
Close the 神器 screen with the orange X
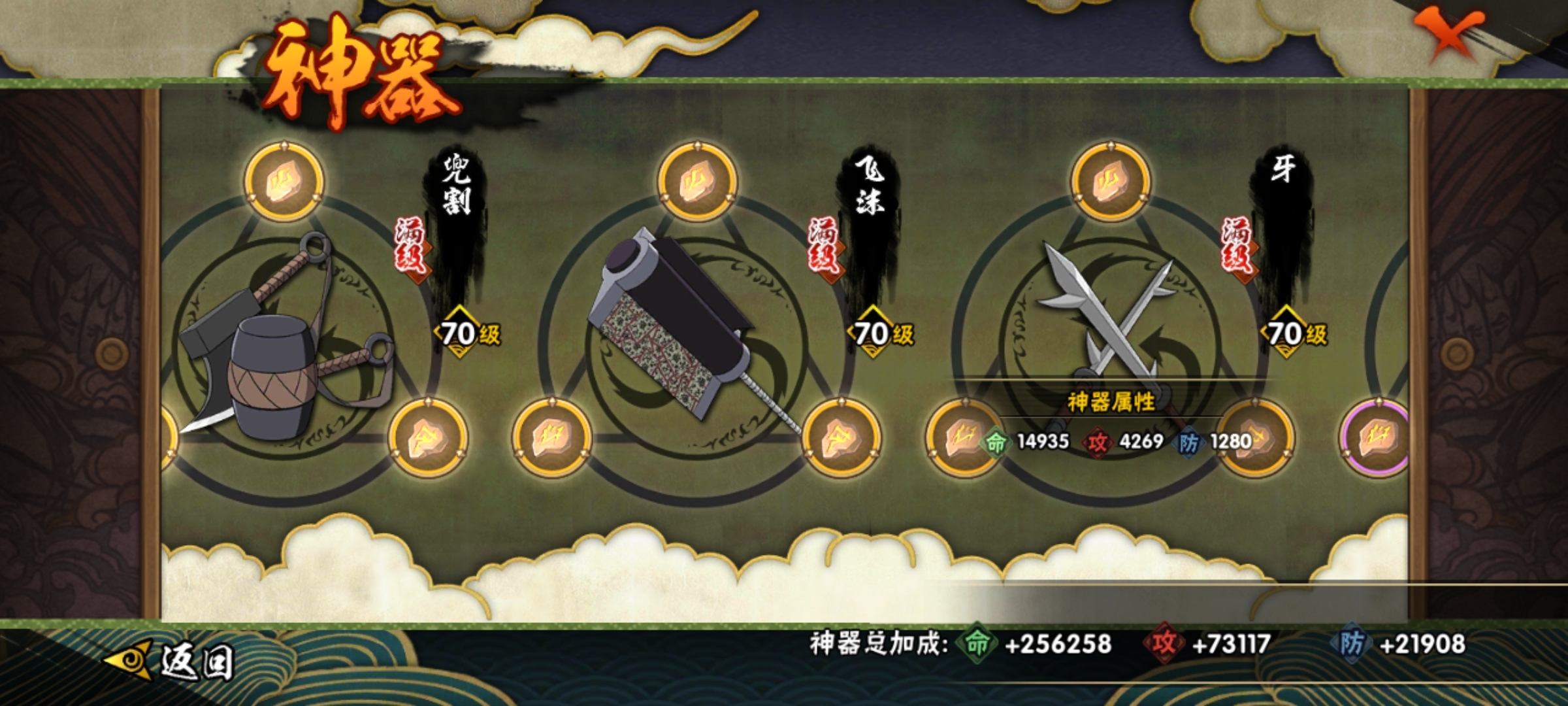(1448, 34)
